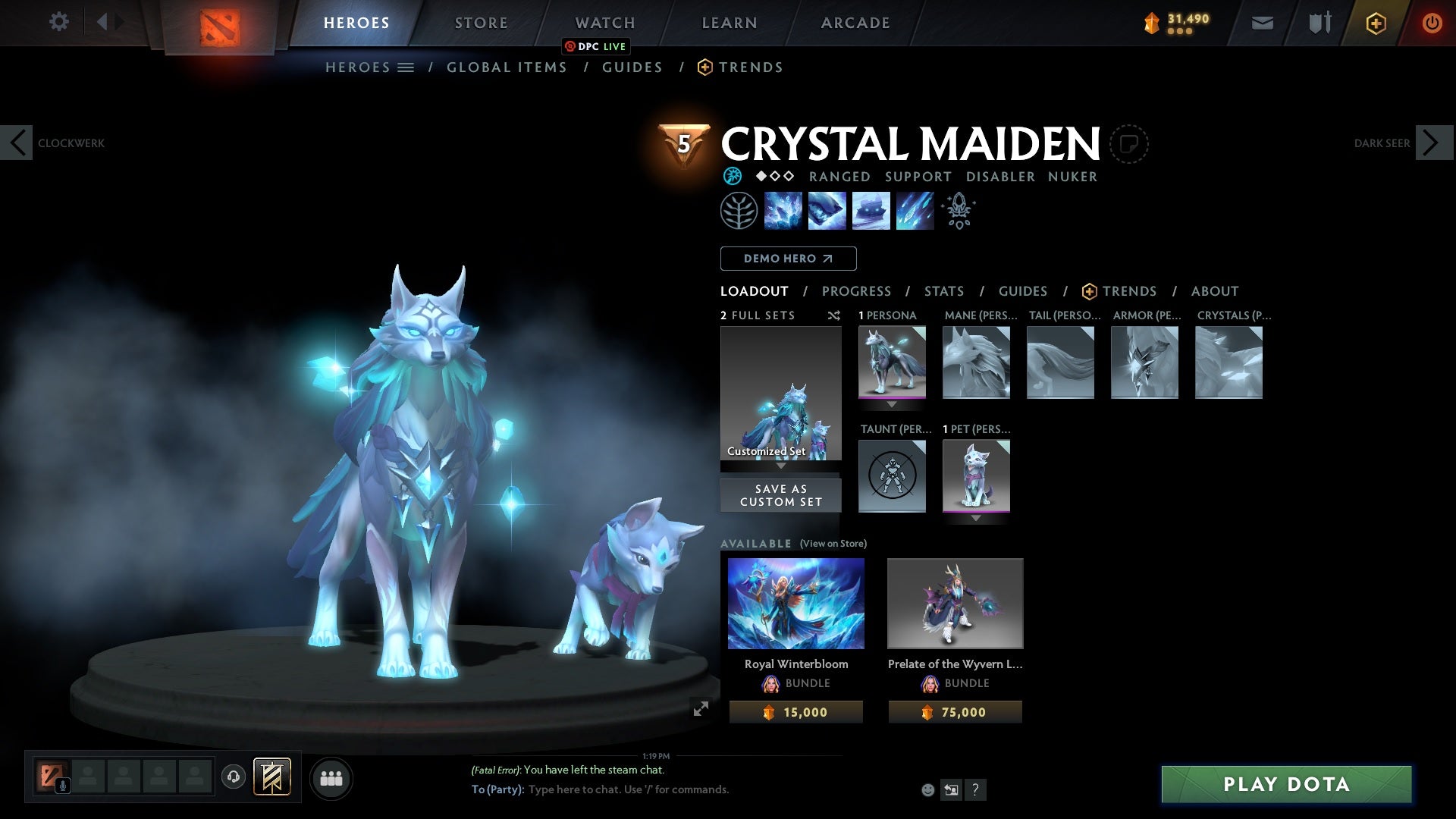
Task: Open the Global Items menu item
Action: tap(507, 67)
